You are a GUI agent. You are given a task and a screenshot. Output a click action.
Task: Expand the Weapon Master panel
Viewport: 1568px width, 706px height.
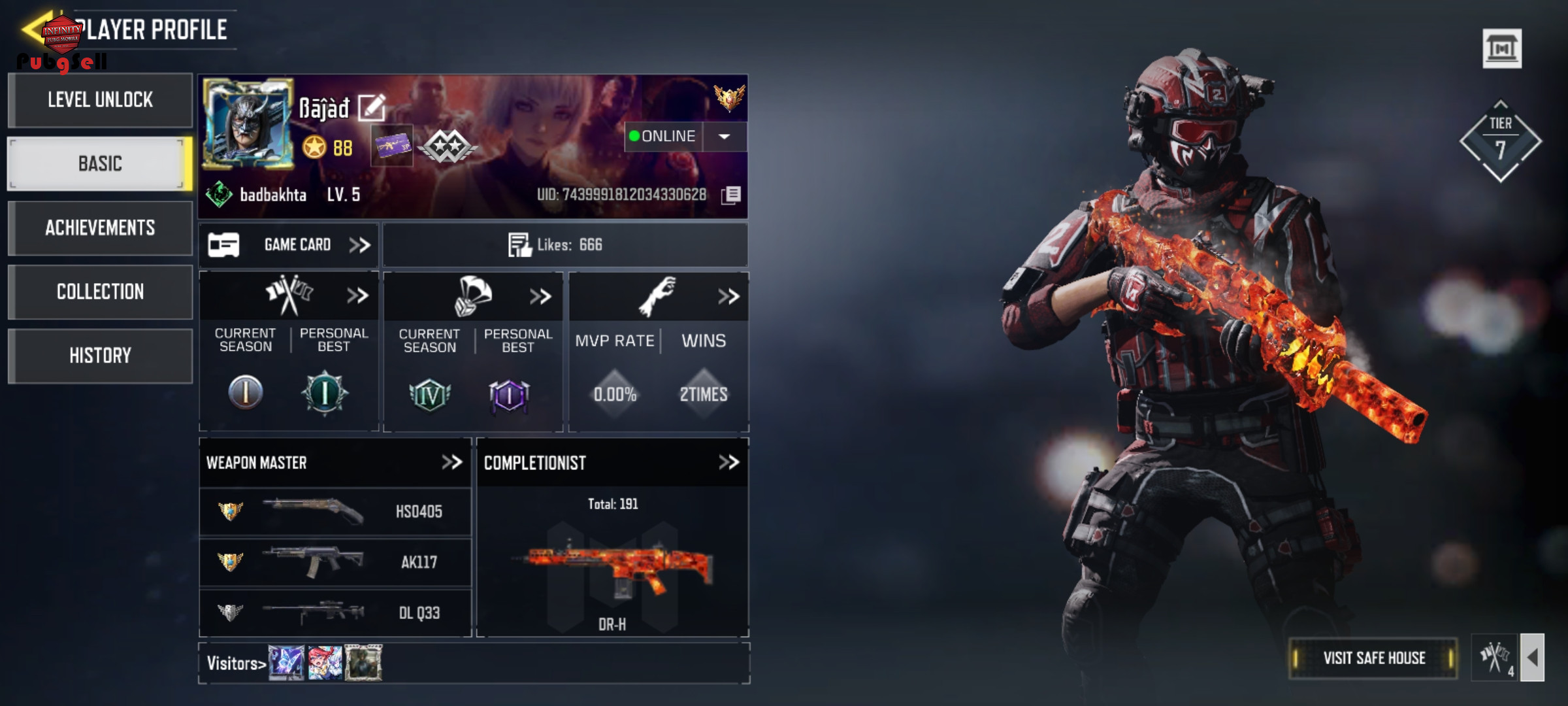pos(451,463)
